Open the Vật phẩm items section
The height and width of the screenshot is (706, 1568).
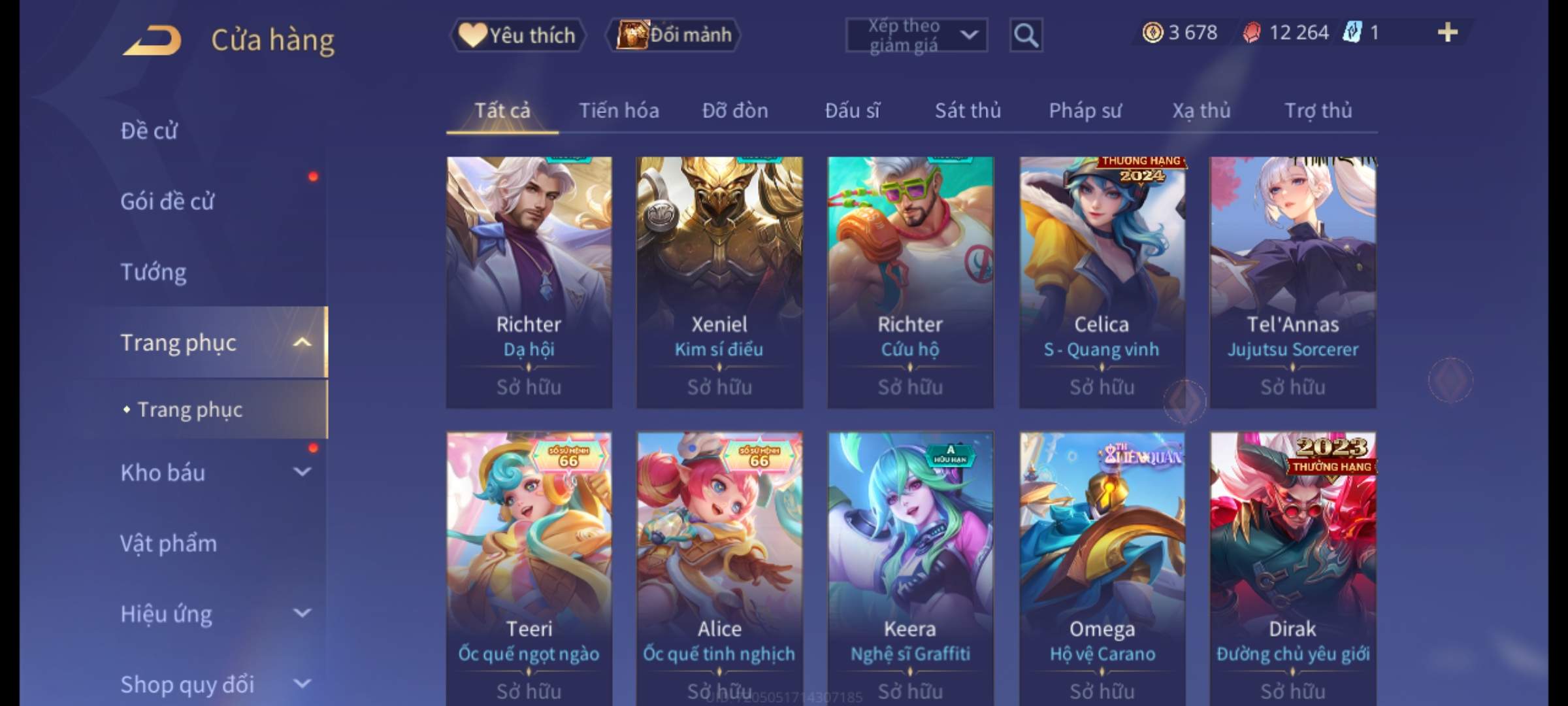click(169, 543)
